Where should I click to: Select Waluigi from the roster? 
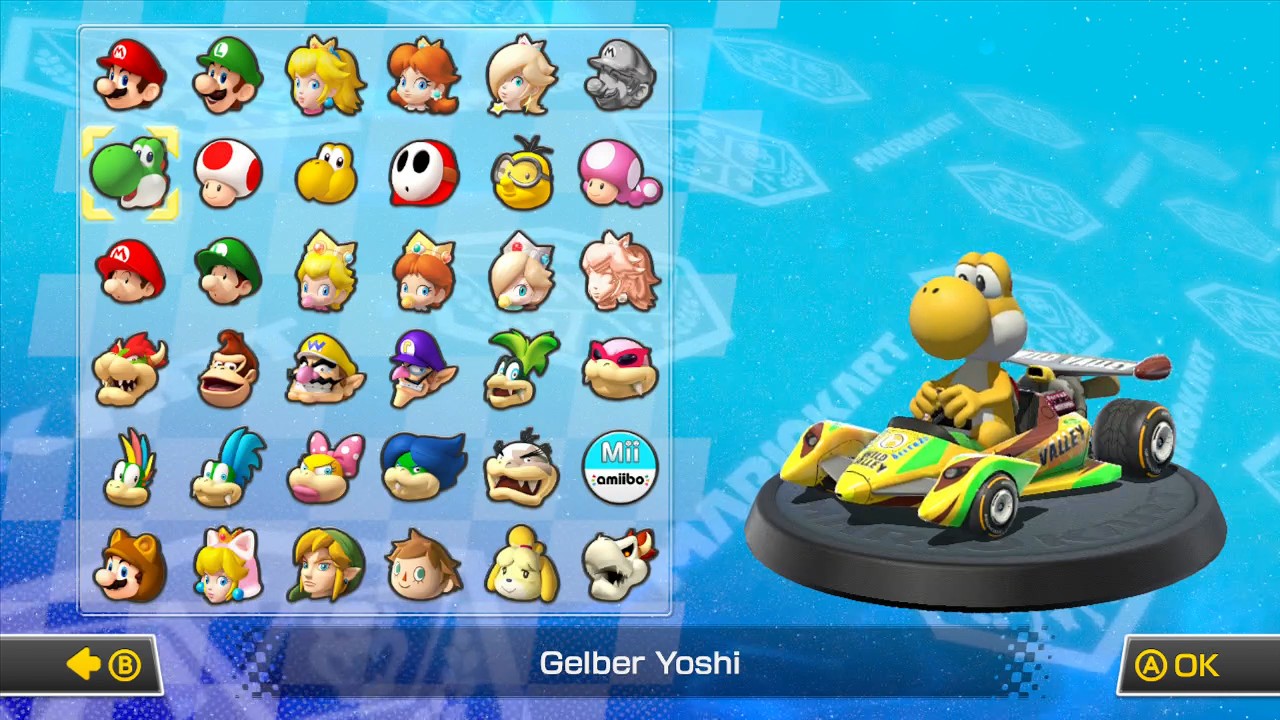pos(423,368)
